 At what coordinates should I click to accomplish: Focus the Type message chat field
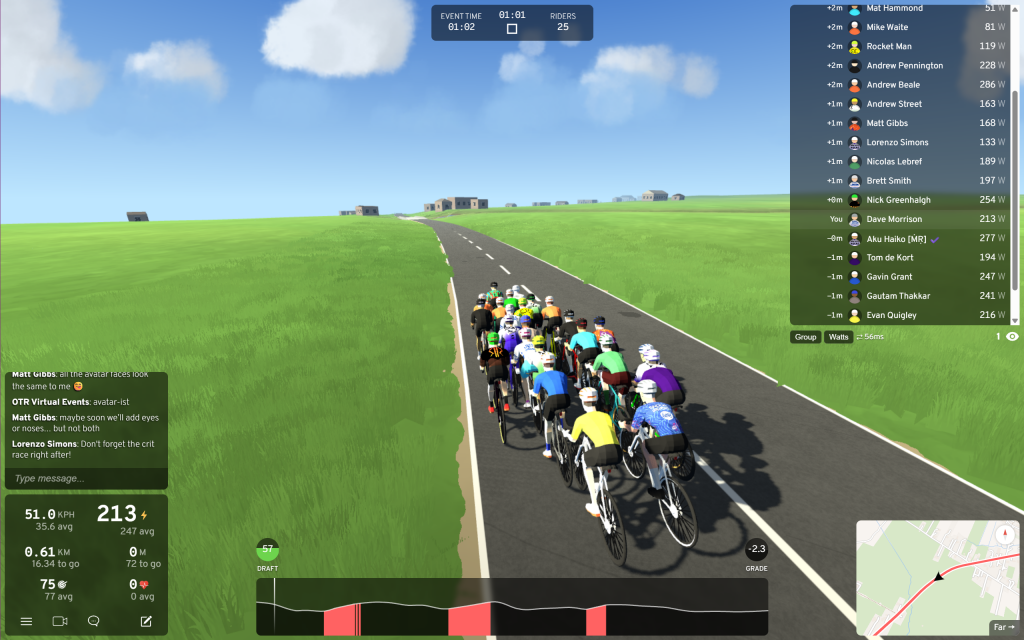[85, 478]
